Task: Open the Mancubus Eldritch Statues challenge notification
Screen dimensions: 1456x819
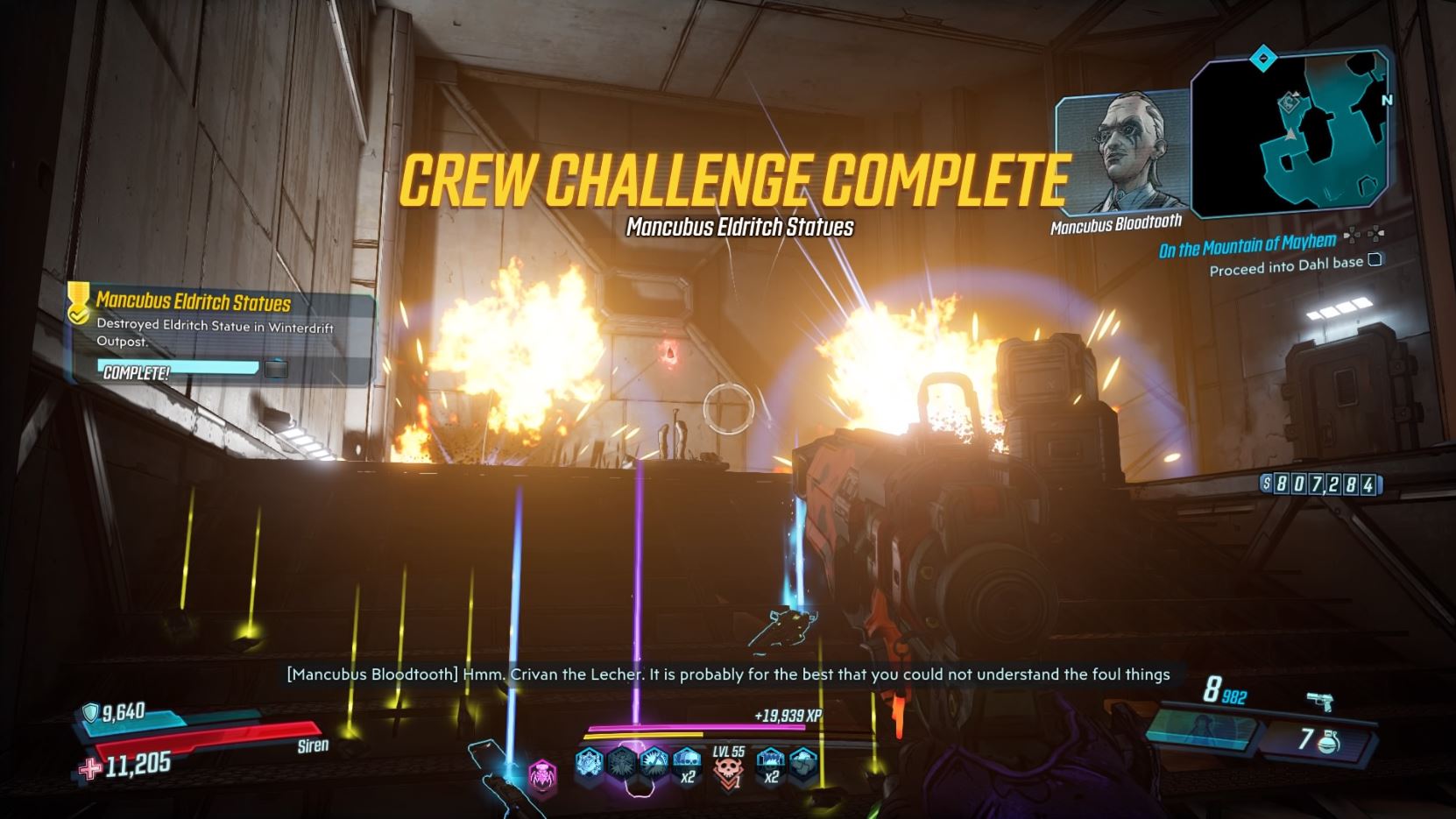Action: [221, 338]
